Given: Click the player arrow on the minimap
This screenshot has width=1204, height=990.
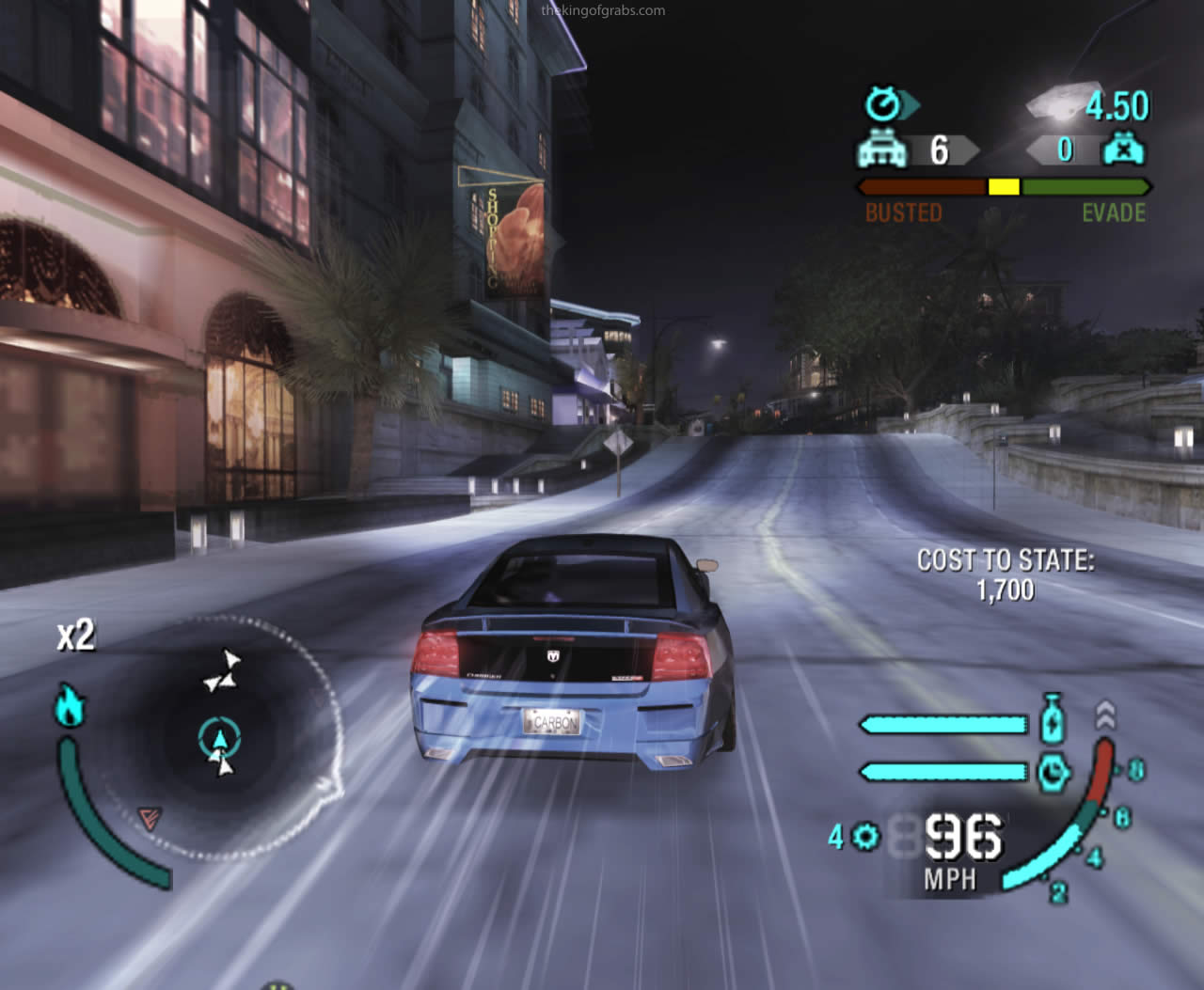Looking at the screenshot, I should [x=219, y=738].
